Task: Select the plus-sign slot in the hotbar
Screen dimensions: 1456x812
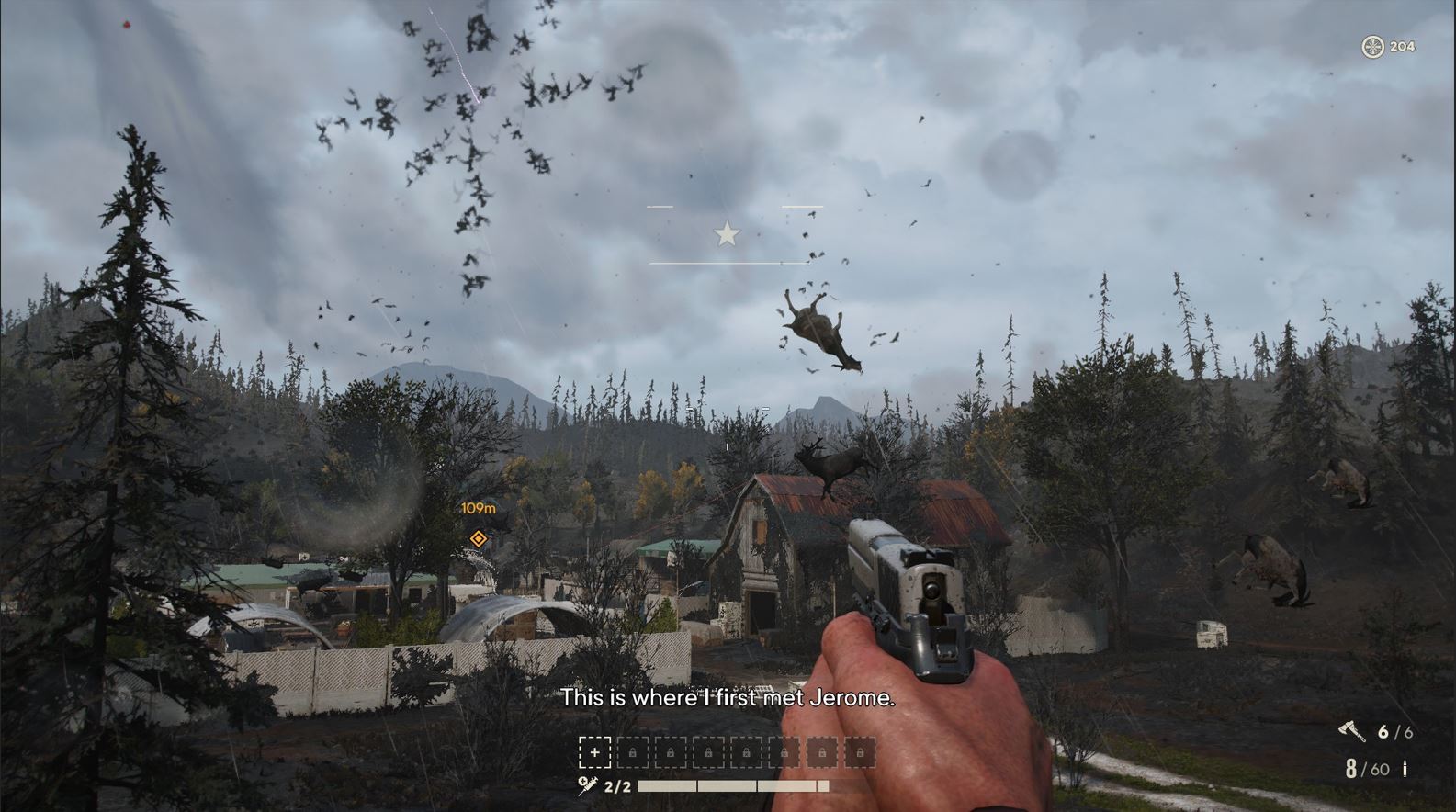Action: 594,752
